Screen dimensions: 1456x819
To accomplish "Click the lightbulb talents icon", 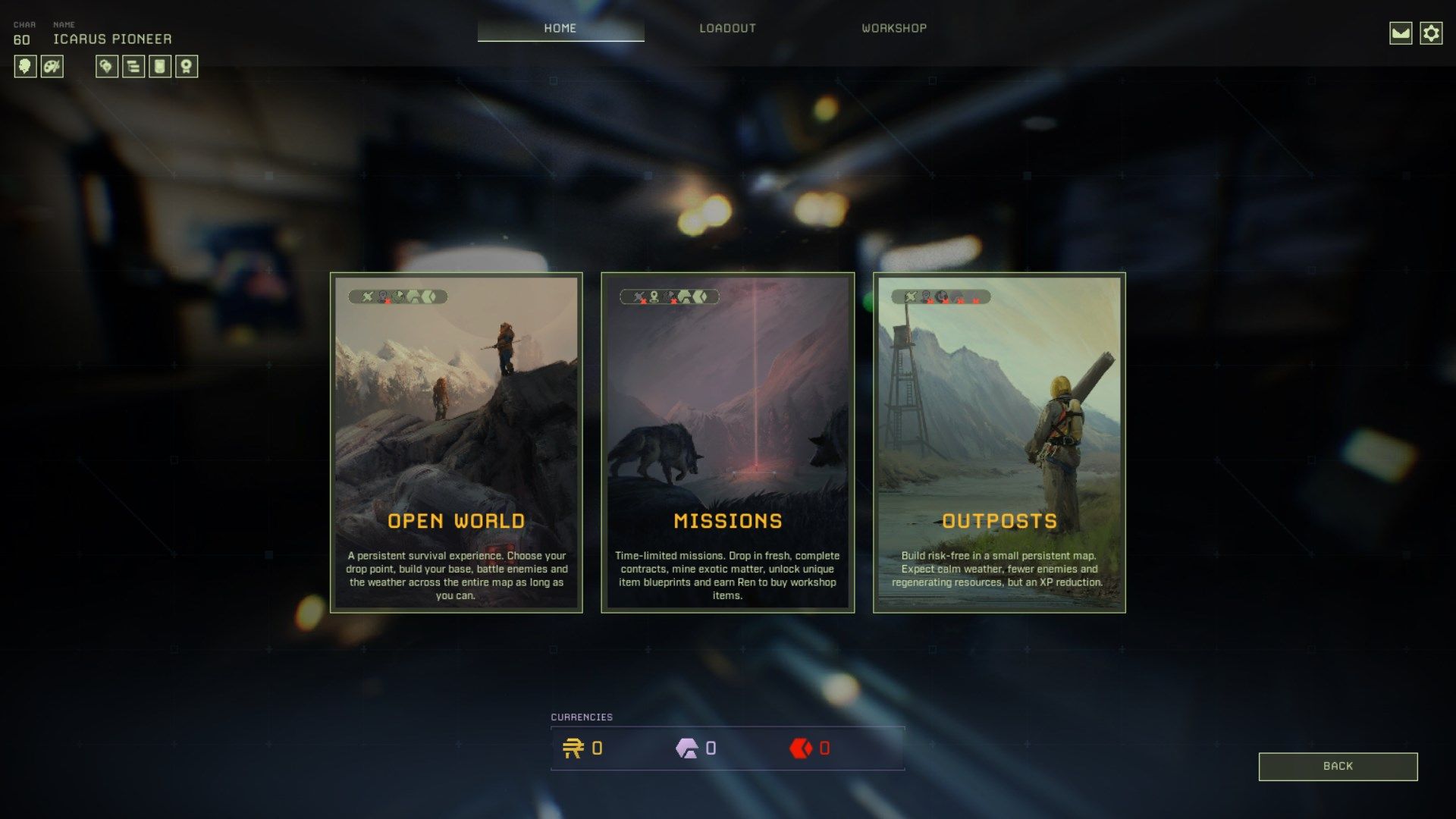I will click(107, 67).
